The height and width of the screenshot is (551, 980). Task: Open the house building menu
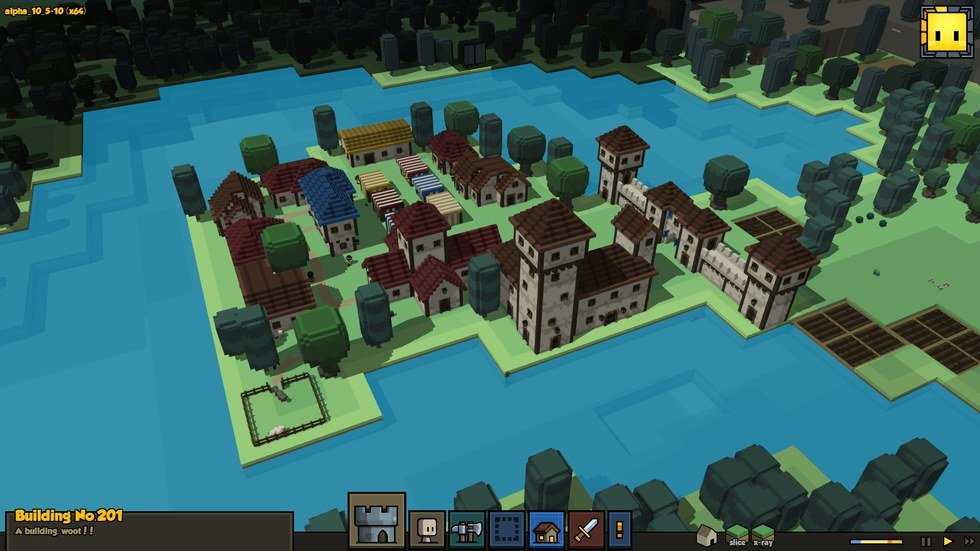[x=546, y=529]
